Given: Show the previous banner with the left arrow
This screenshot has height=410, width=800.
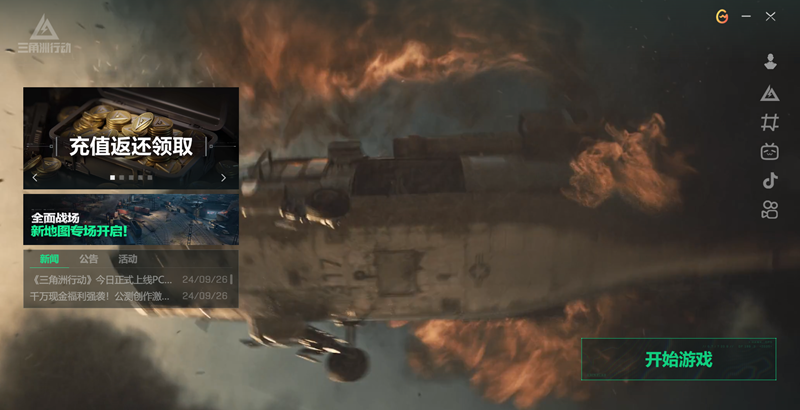Looking at the screenshot, I should (35, 178).
